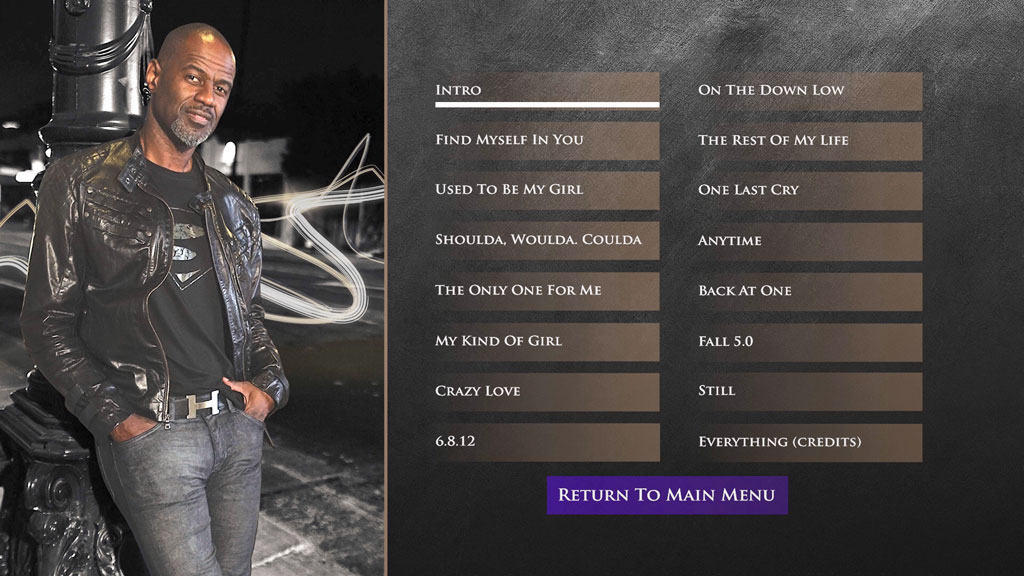Image resolution: width=1024 pixels, height=576 pixels.
Task: Play On The Down Low
Action: (808, 90)
